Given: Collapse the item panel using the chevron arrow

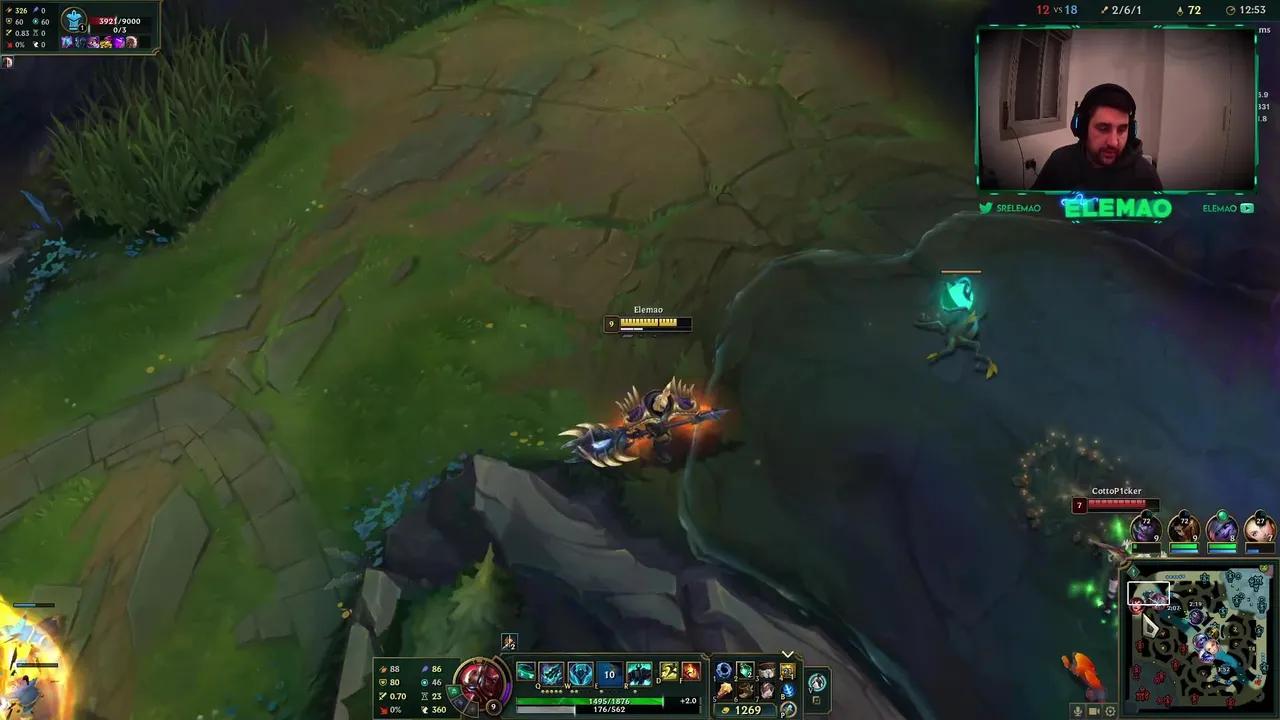Looking at the screenshot, I should [x=787, y=653].
